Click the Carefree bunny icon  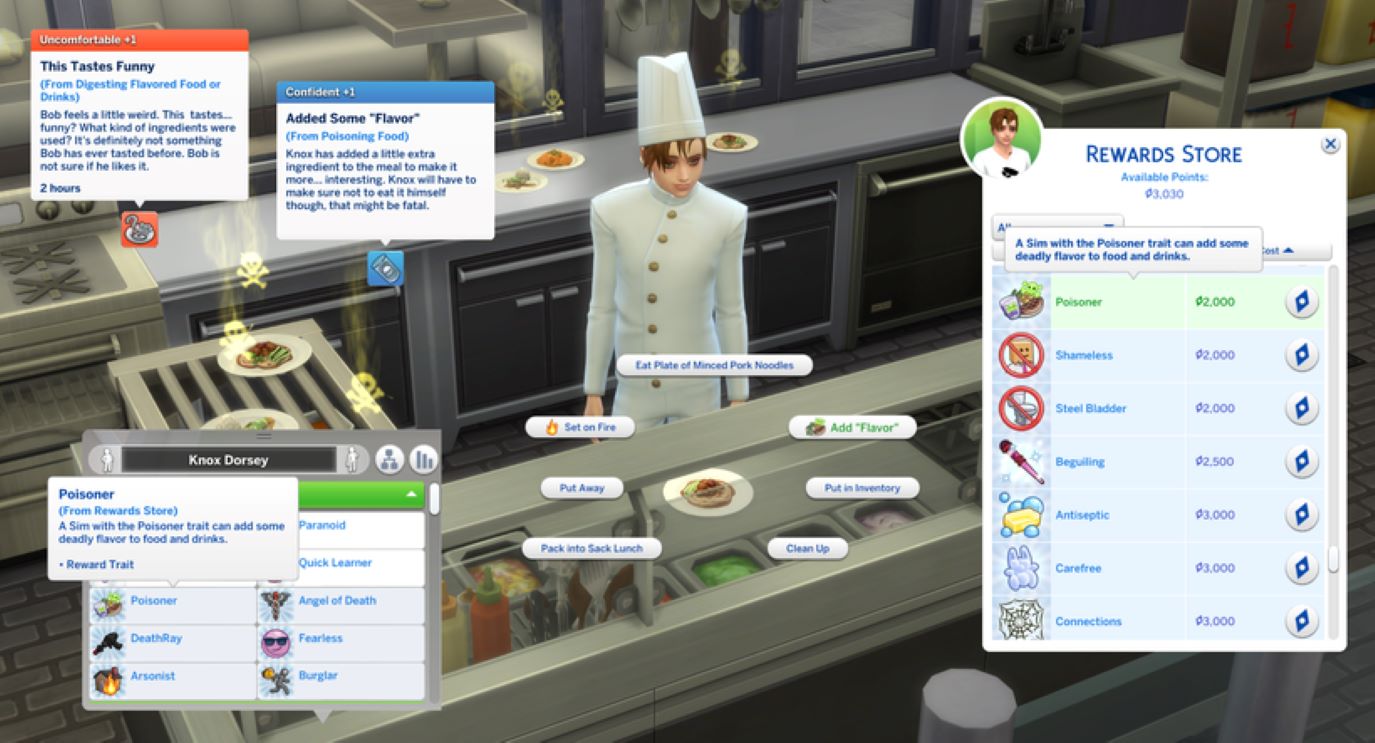click(x=1022, y=567)
